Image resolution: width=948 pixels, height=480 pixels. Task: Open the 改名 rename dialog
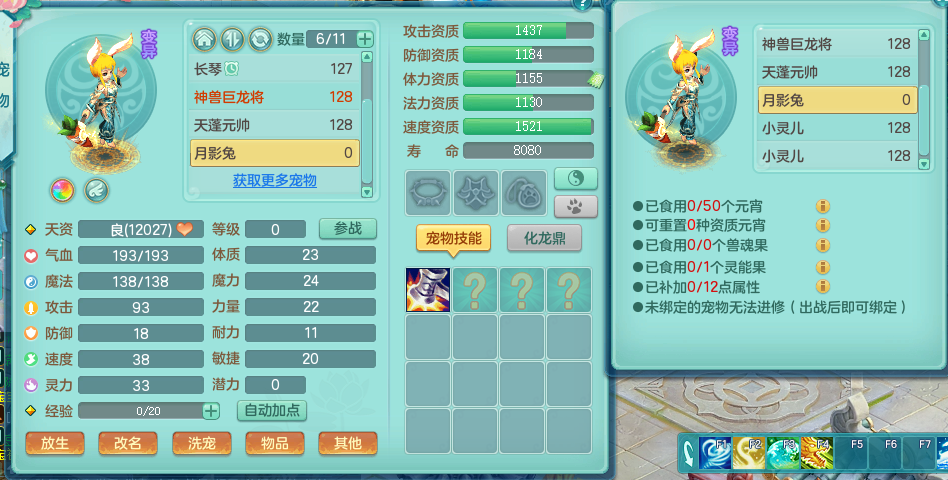[128, 443]
